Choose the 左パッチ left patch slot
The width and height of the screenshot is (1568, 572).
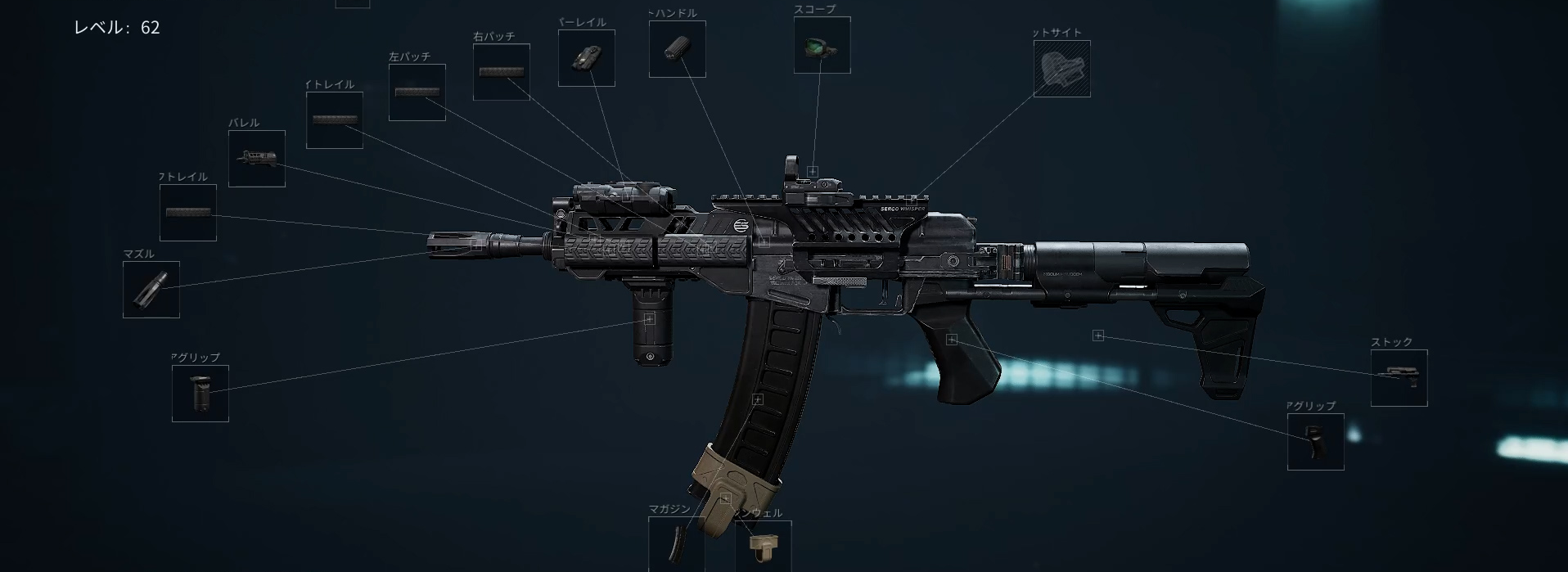(x=417, y=92)
